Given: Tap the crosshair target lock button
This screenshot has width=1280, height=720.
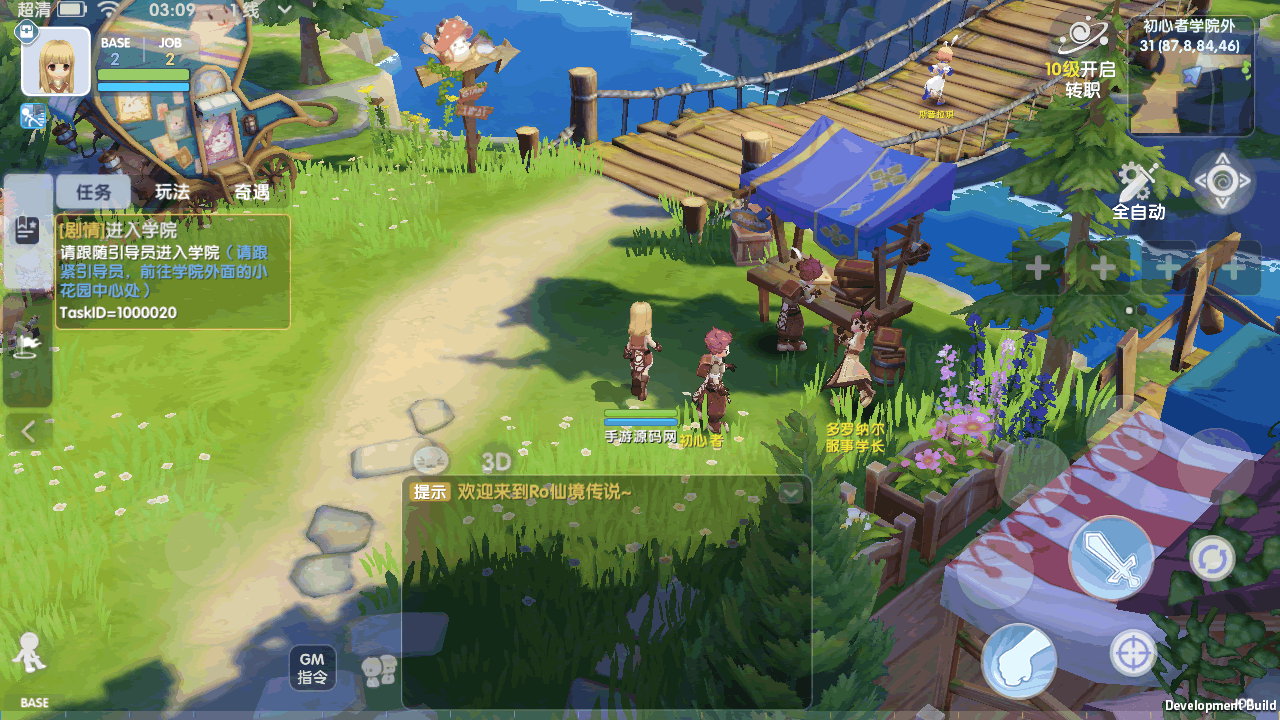Looking at the screenshot, I should click(1133, 654).
